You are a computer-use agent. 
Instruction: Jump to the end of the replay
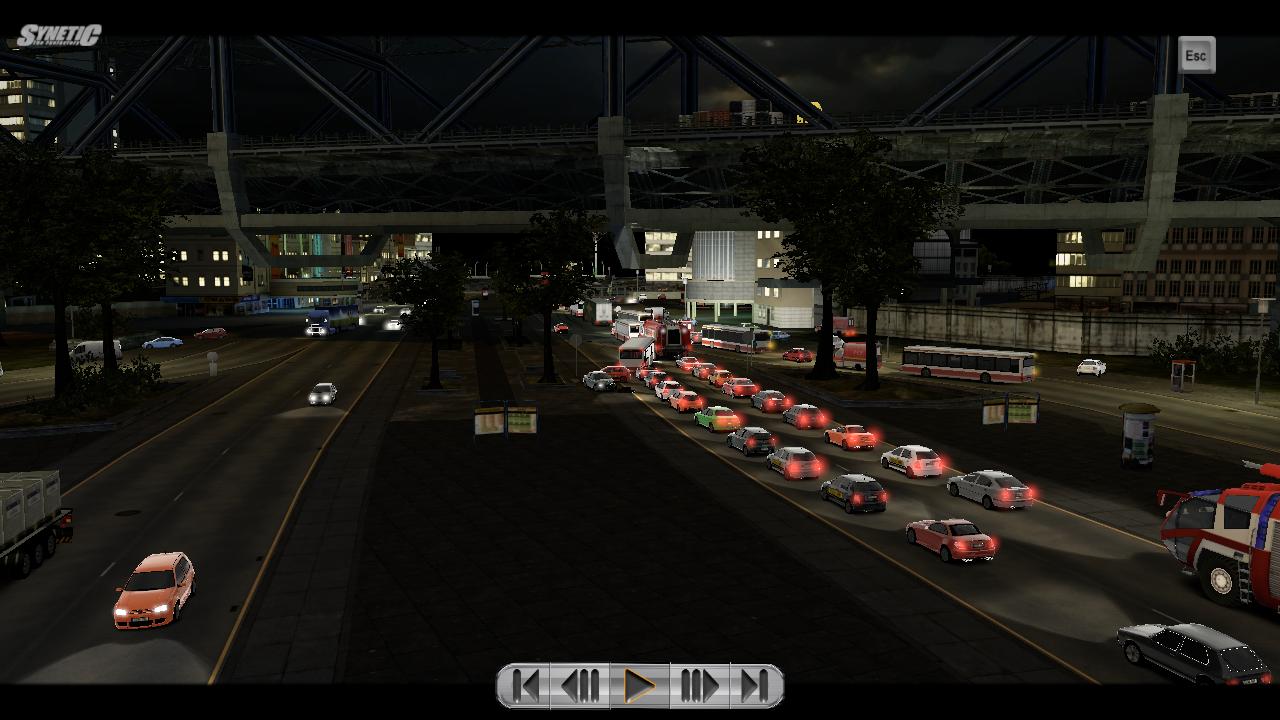pos(755,686)
